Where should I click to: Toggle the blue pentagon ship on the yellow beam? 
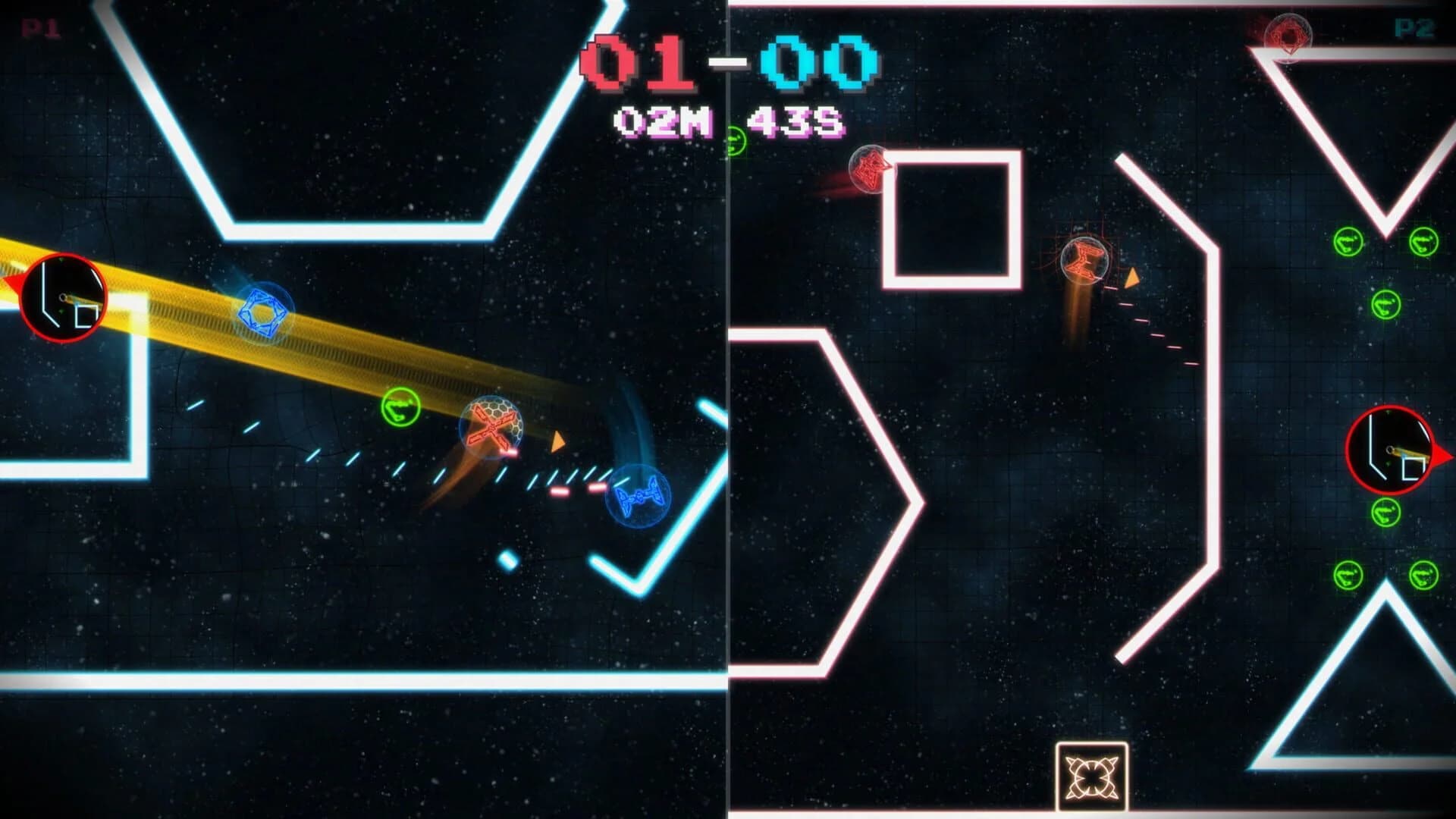click(262, 311)
